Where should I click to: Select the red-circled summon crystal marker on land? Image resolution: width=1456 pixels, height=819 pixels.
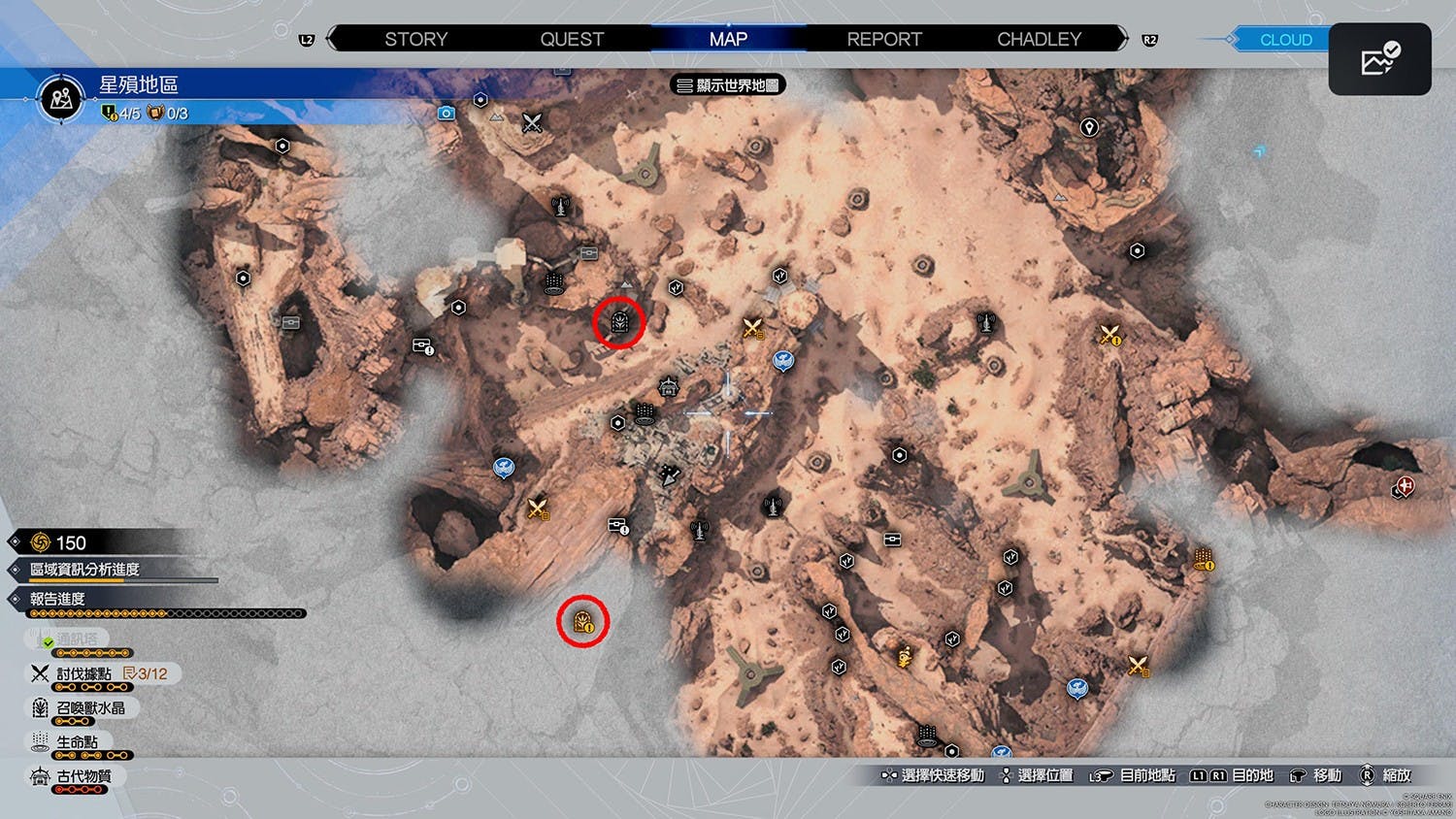619,321
